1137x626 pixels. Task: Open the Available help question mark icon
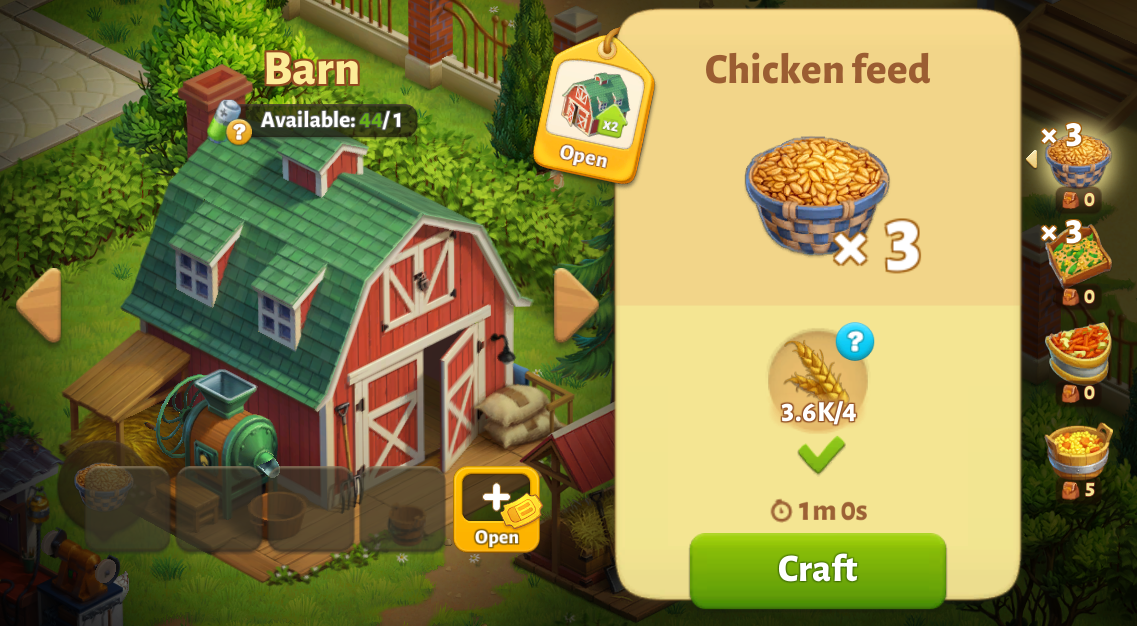(238, 131)
